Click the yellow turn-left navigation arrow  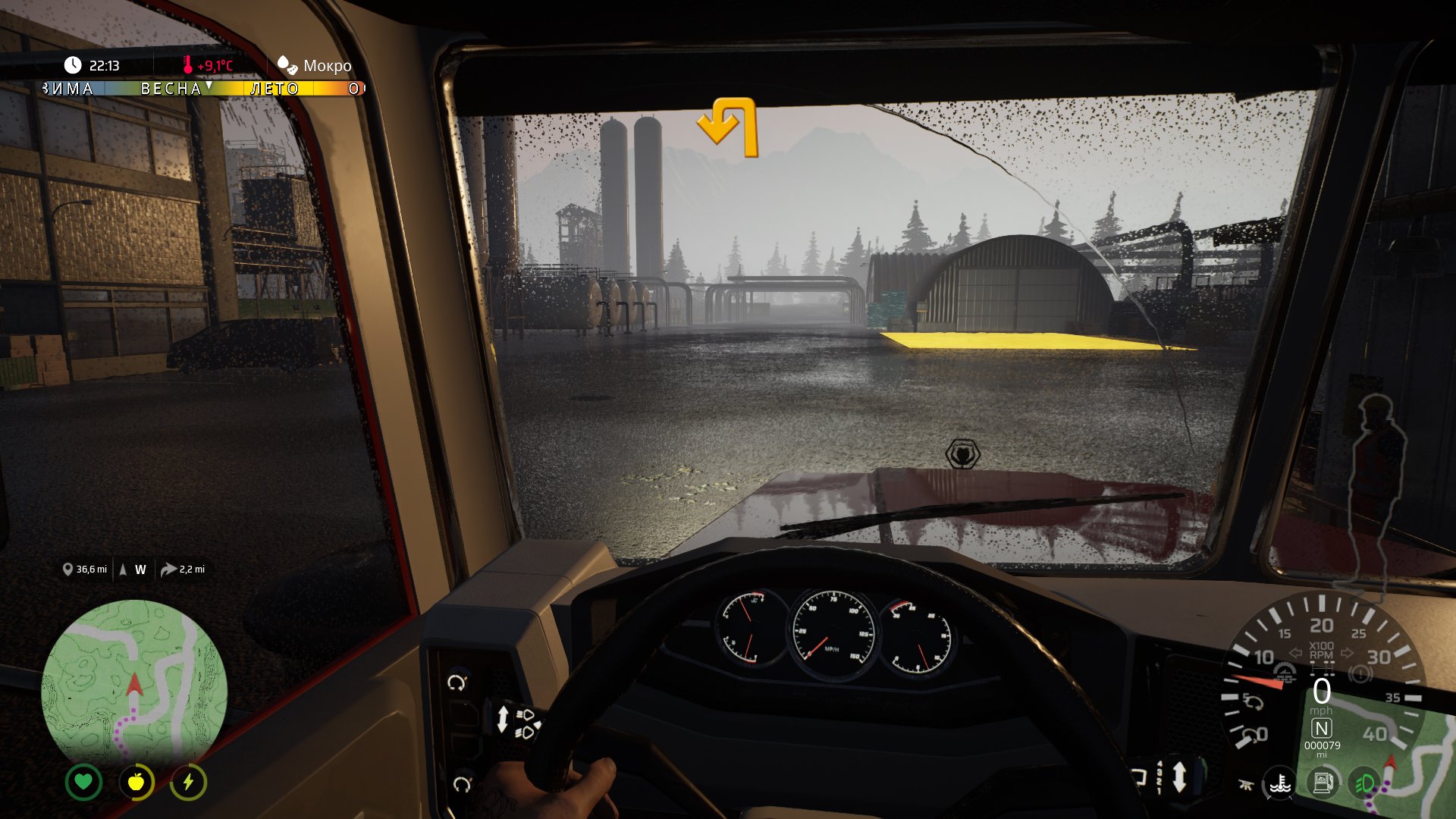coord(729,127)
